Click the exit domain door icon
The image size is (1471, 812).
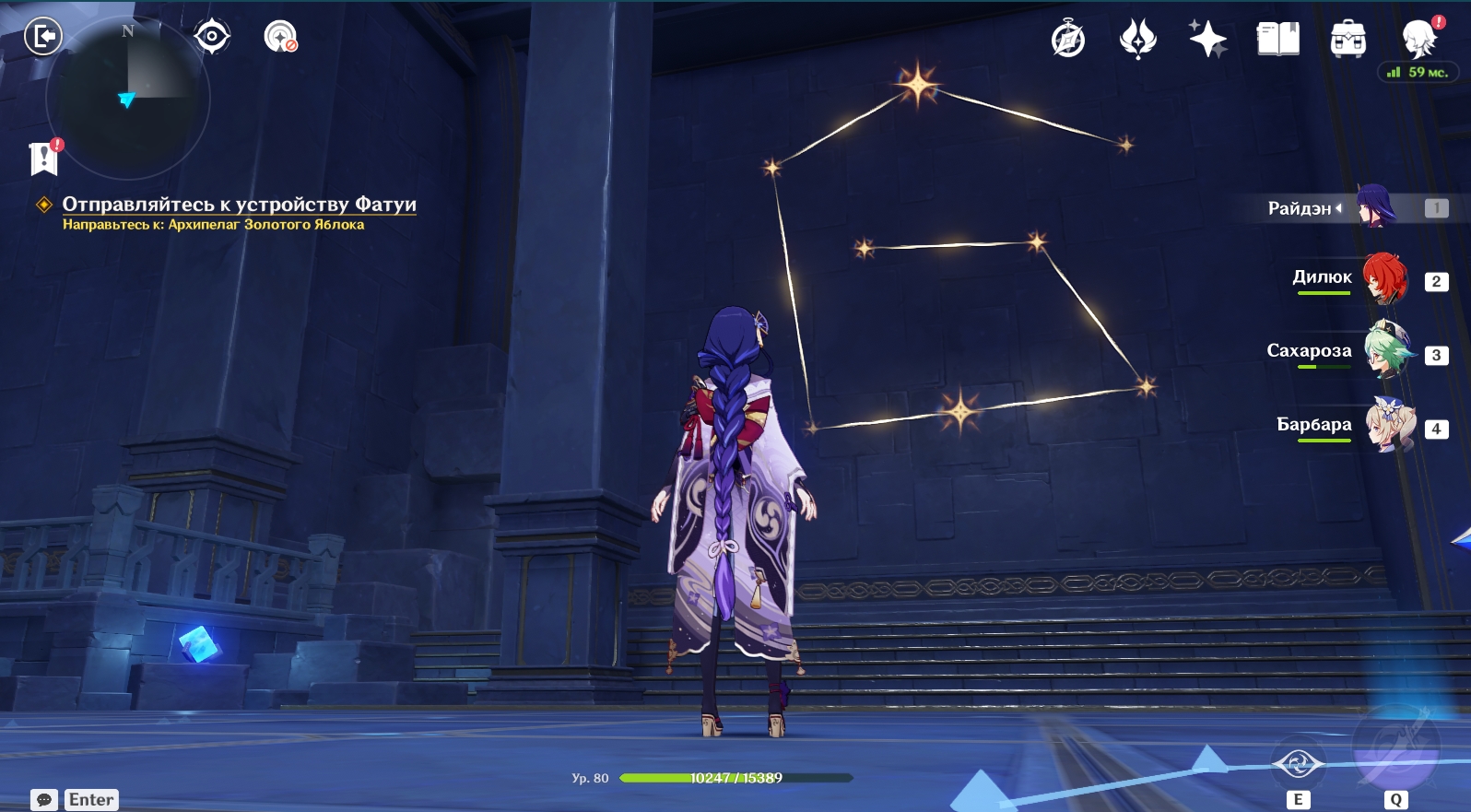(x=42, y=37)
